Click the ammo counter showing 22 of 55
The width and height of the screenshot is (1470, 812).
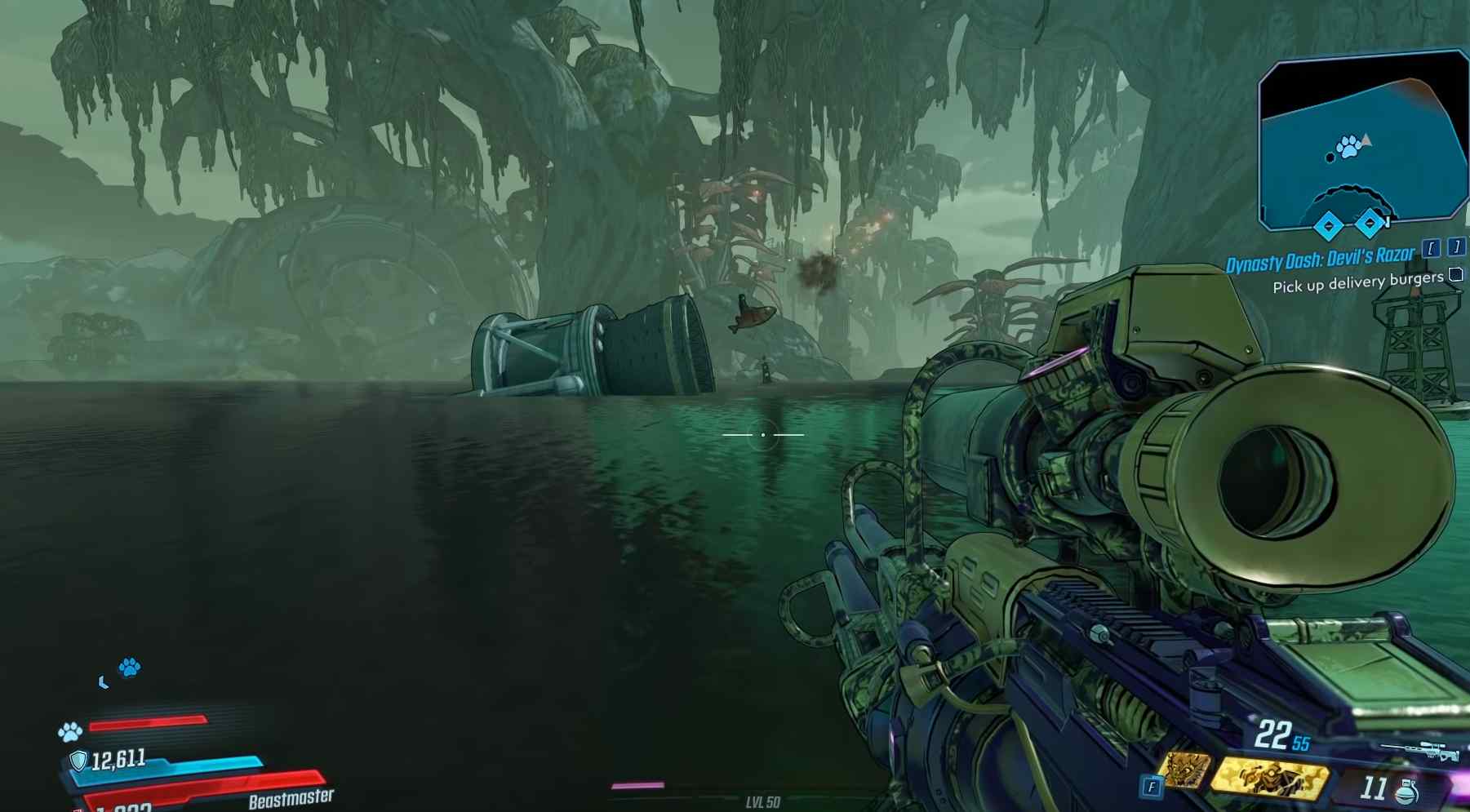click(x=1281, y=734)
